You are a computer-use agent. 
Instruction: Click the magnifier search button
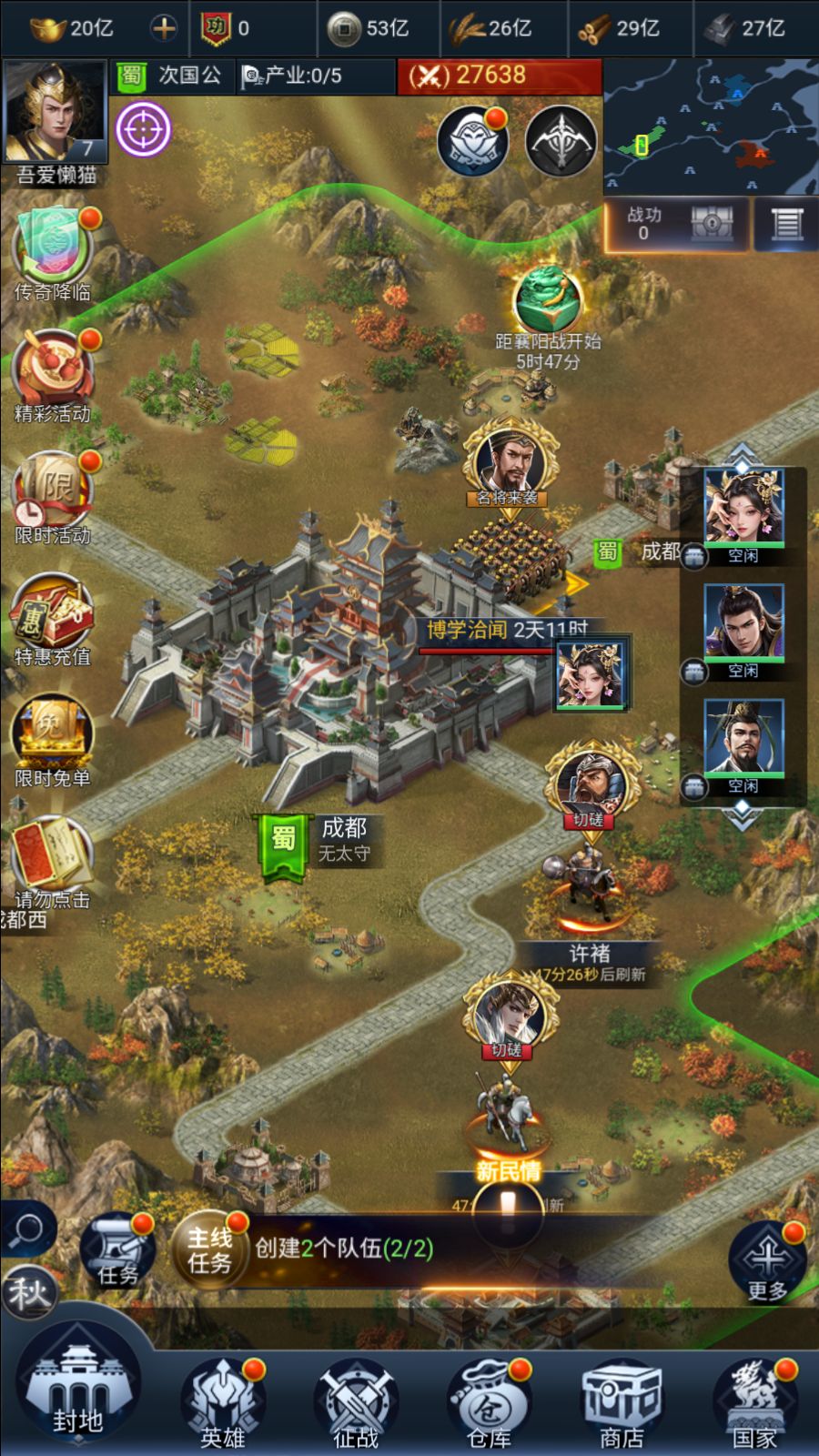tap(27, 1229)
